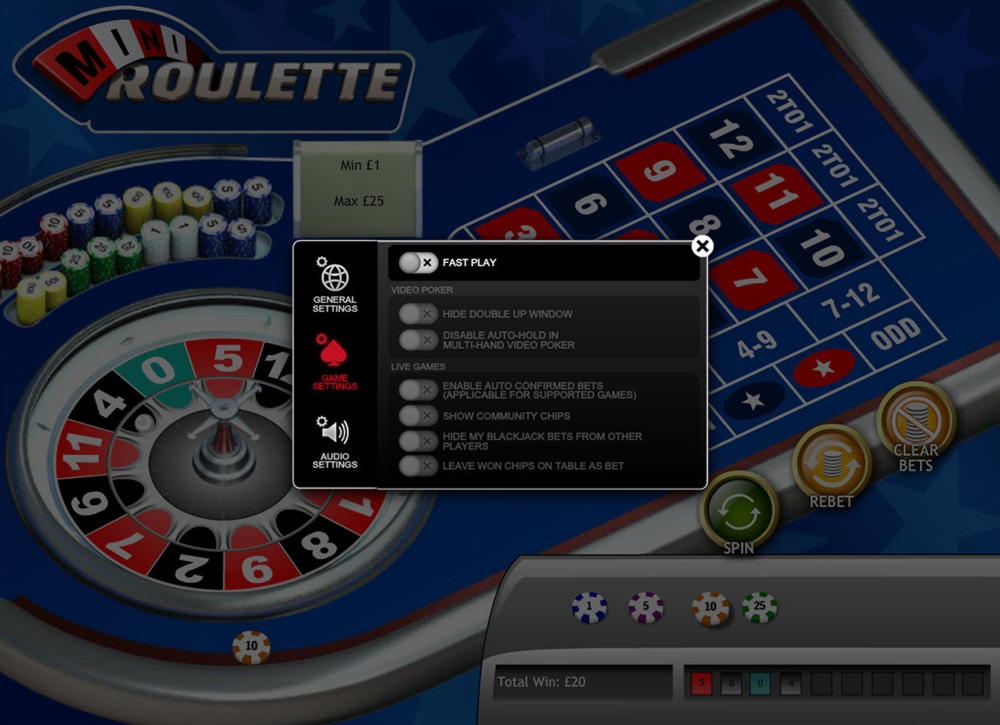The width and height of the screenshot is (1000, 725).
Task: Toggle Hide Double Up Window
Action: 418,314
